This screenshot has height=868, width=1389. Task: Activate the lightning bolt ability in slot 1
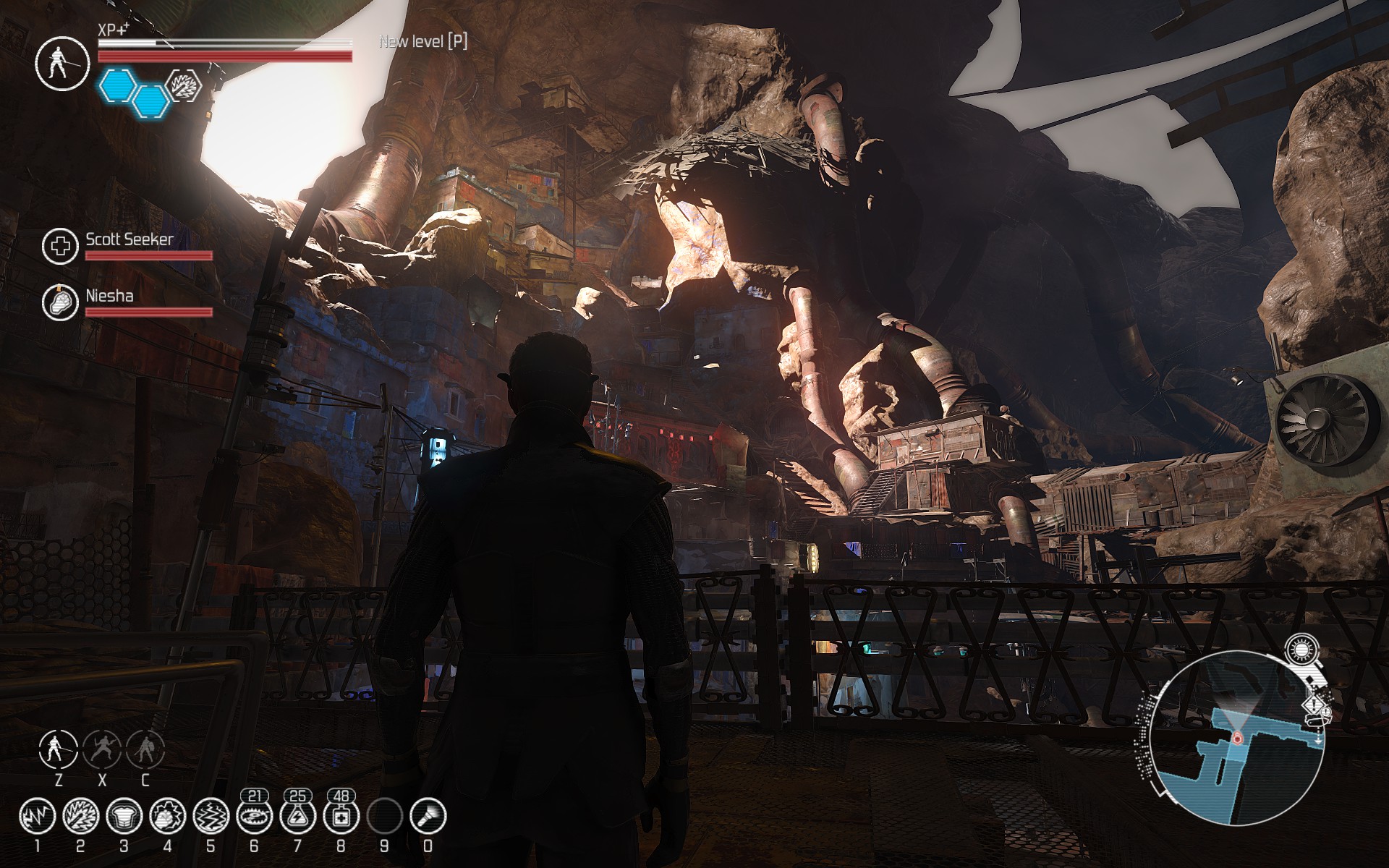click(x=37, y=817)
